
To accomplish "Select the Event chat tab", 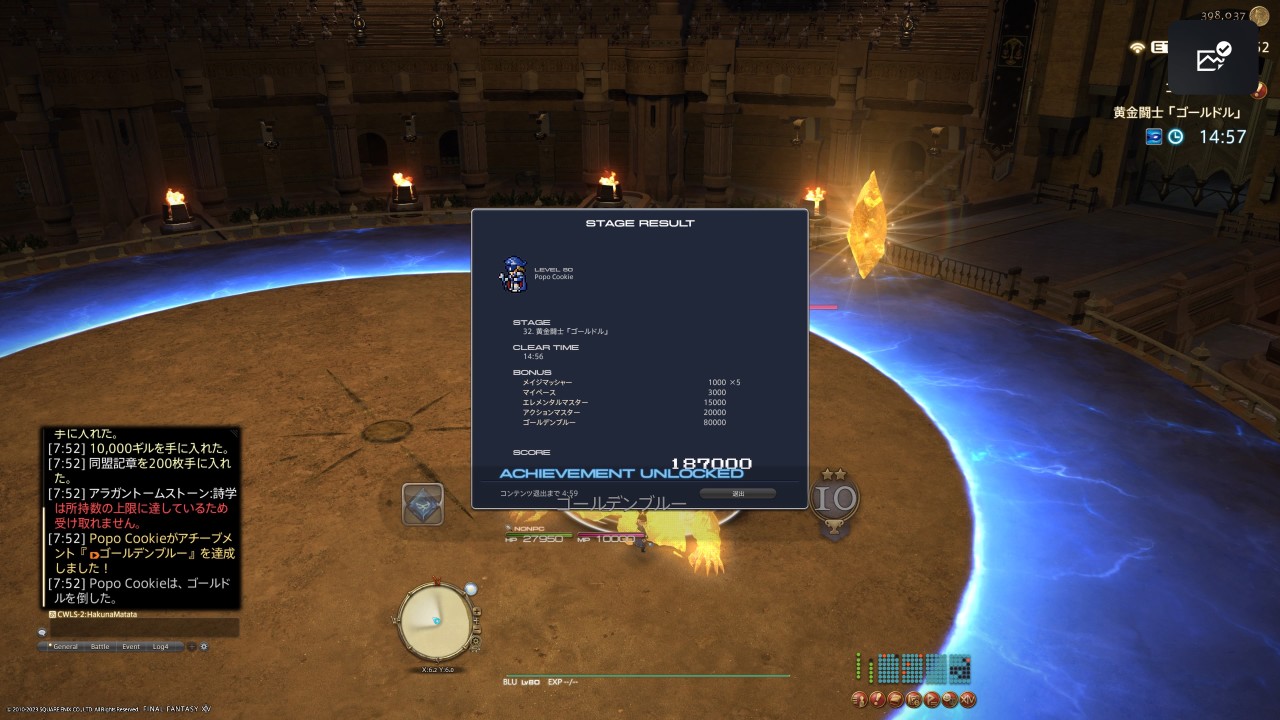I will [x=131, y=646].
